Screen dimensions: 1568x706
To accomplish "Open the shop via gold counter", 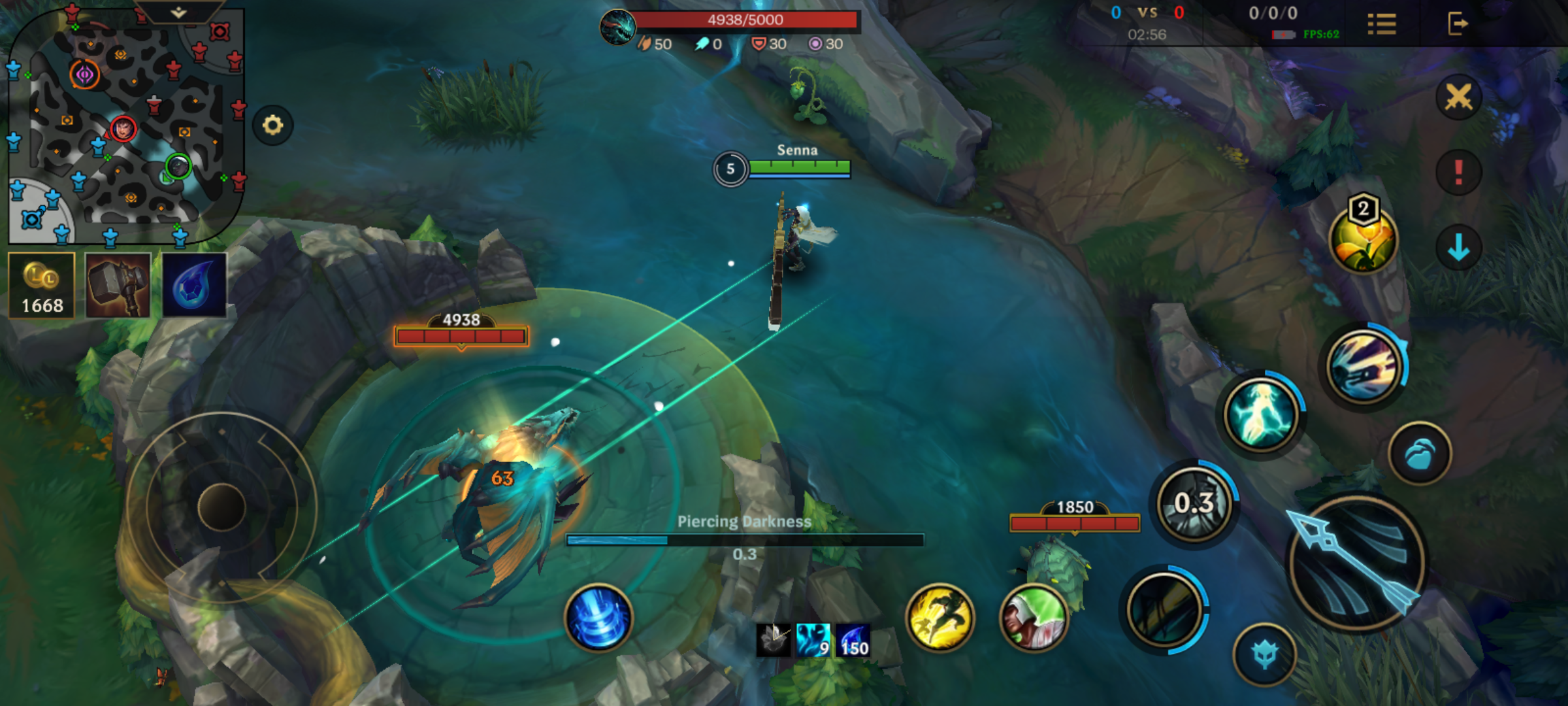I will point(42,286).
